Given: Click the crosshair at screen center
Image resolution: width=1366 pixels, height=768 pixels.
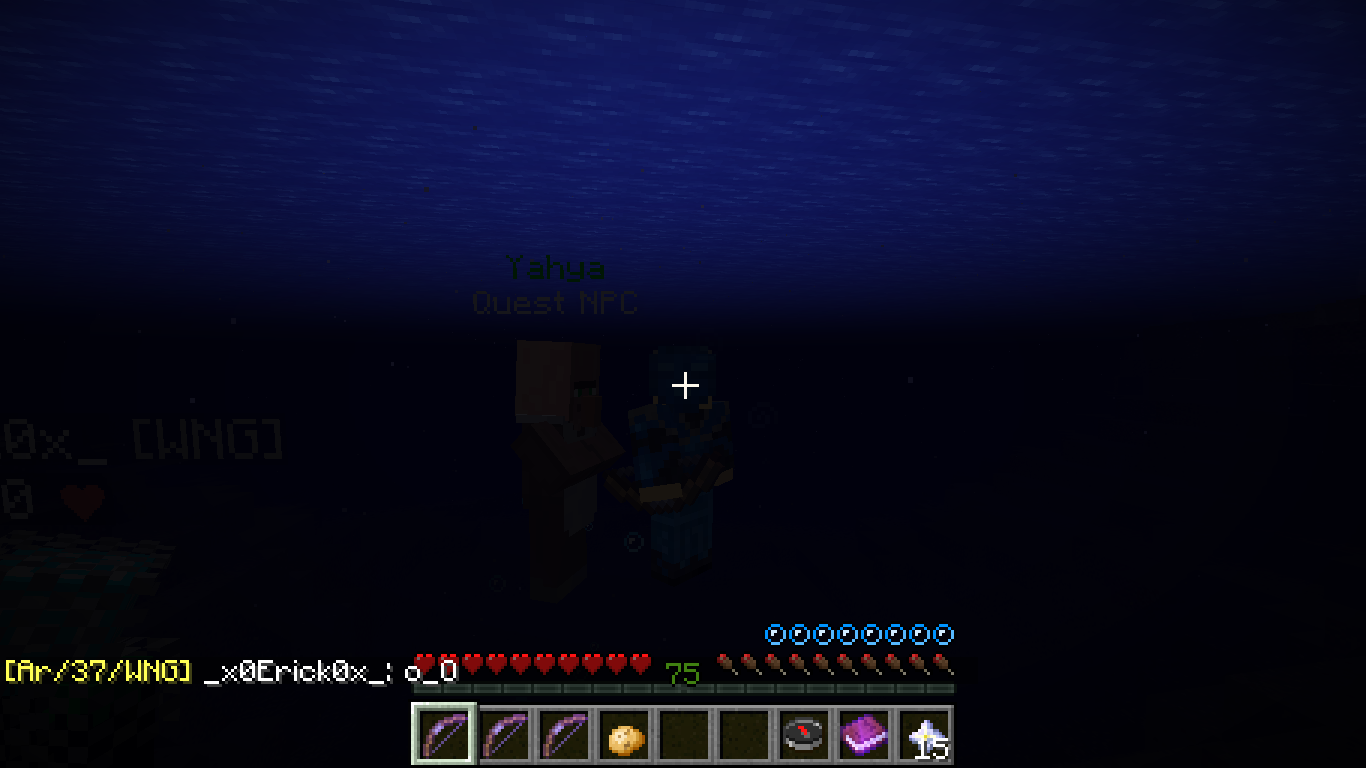Looking at the screenshot, I should click(685, 384).
